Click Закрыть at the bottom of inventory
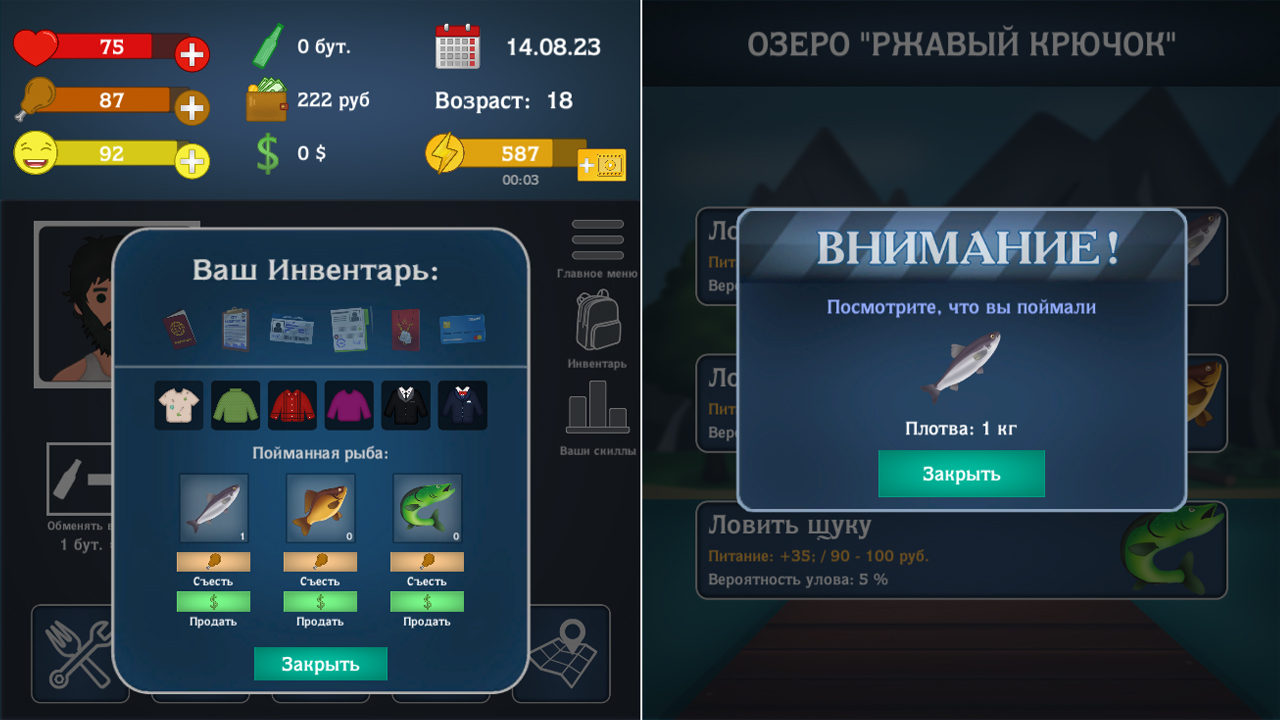 coord(320,663)
